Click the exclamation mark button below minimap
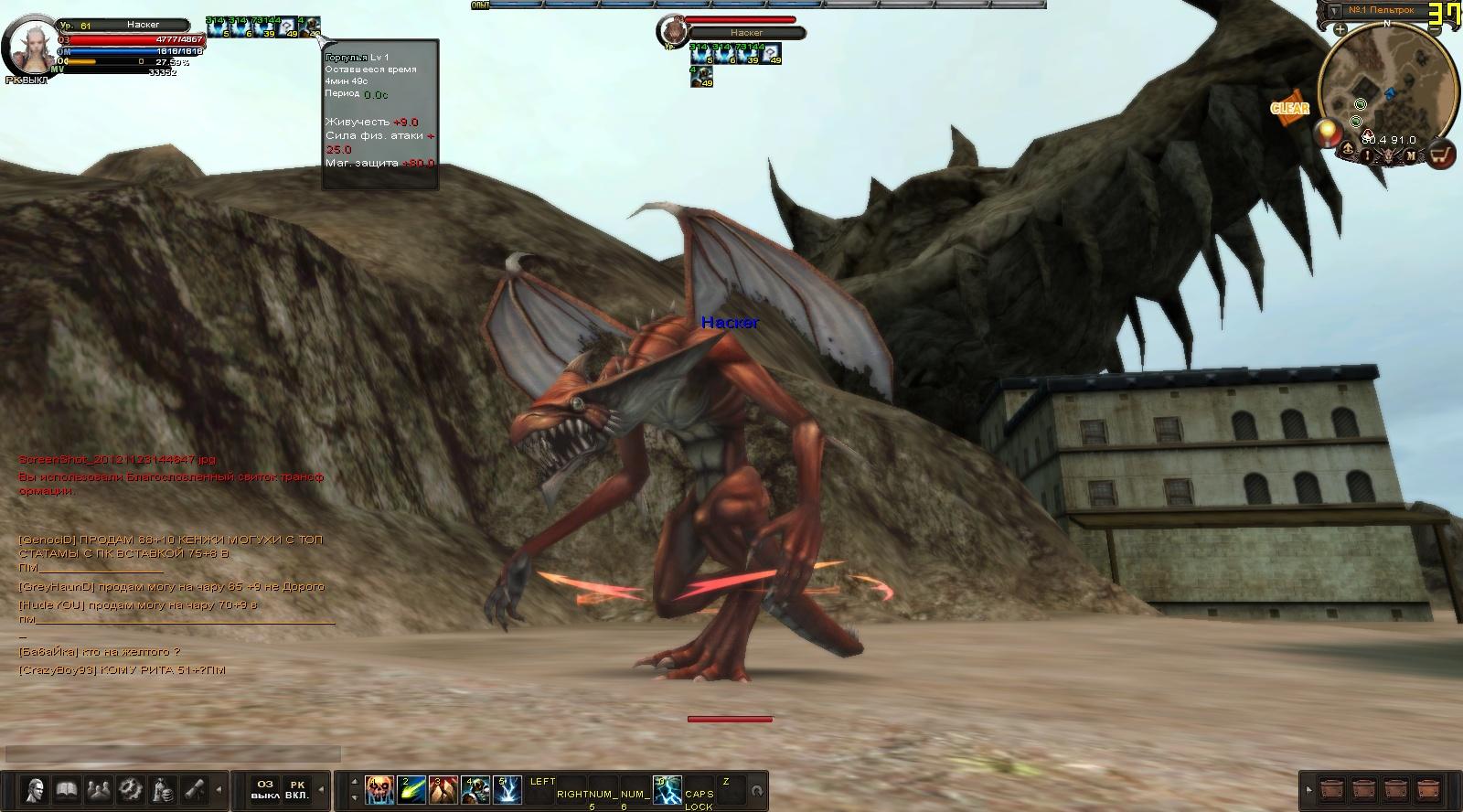Viewport: 1463px width, 812px height. (1368, 155)
